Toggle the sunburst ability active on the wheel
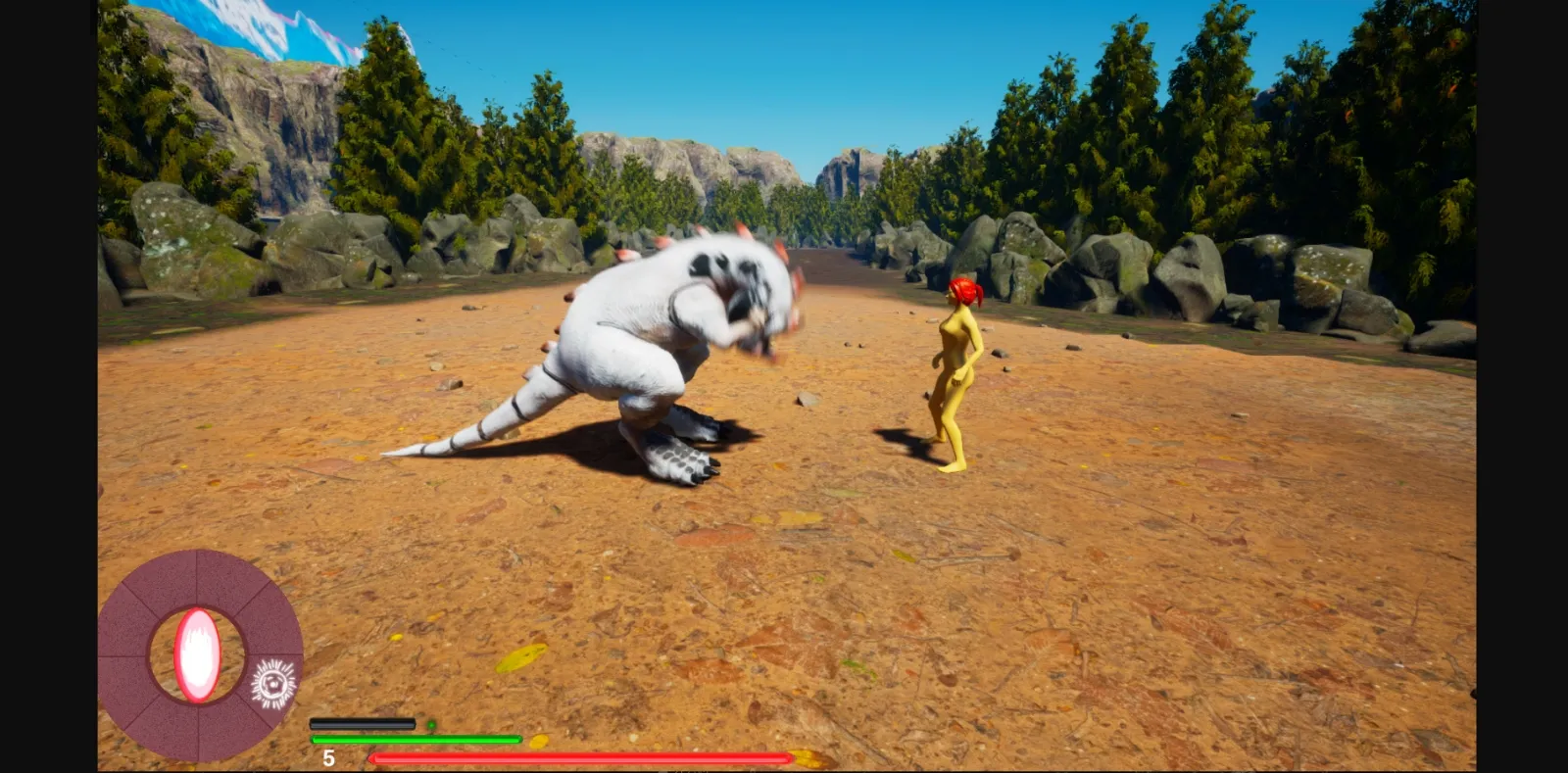Viewport: 1568px width, 773px height. click(272, 684)
